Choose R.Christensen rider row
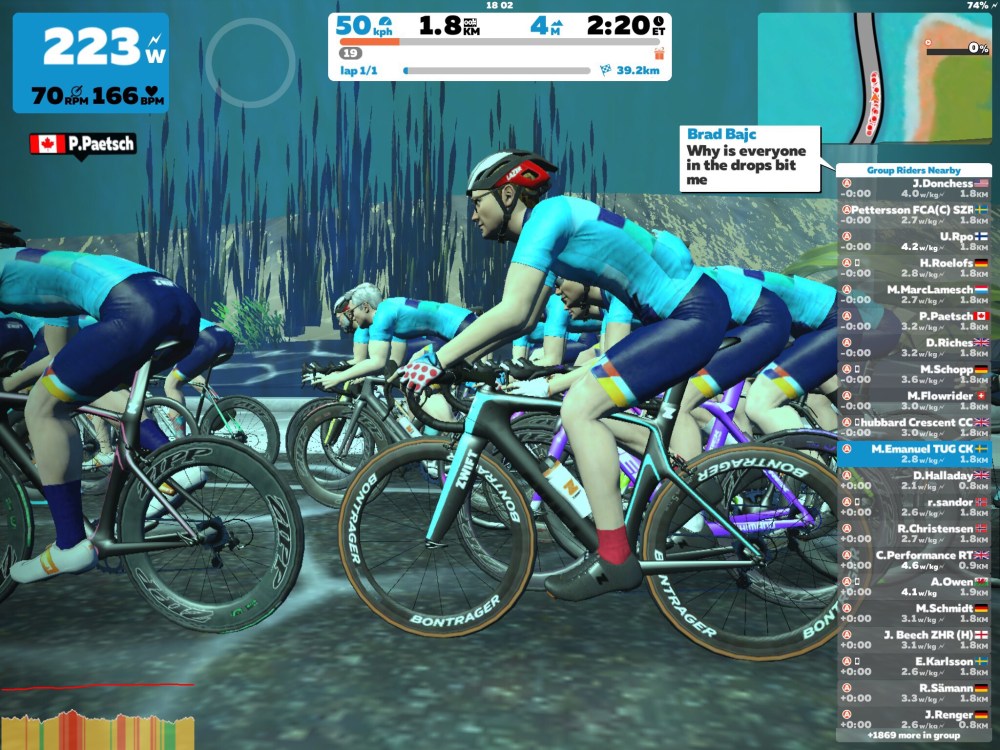 pos(913,534)
